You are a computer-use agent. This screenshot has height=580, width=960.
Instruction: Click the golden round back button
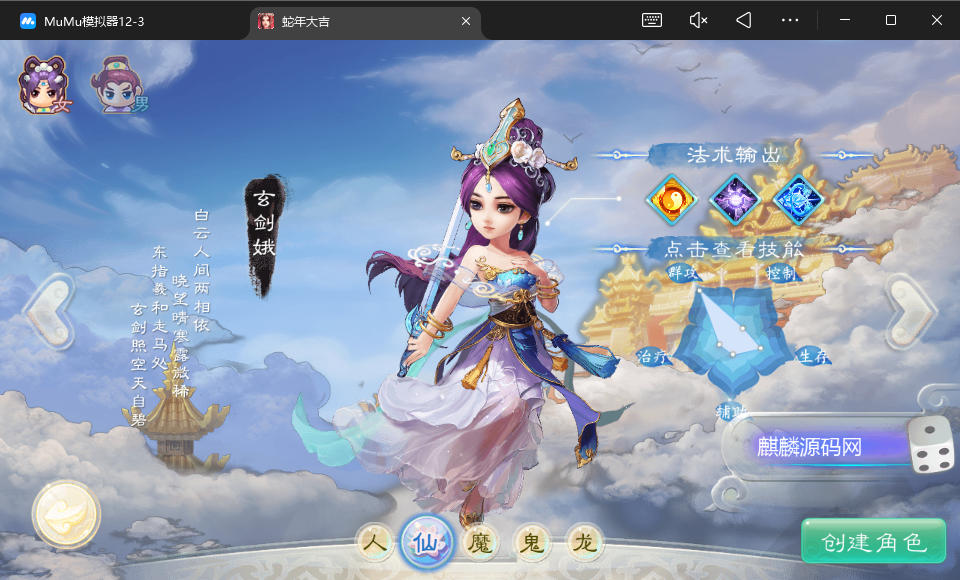(66, 515)
